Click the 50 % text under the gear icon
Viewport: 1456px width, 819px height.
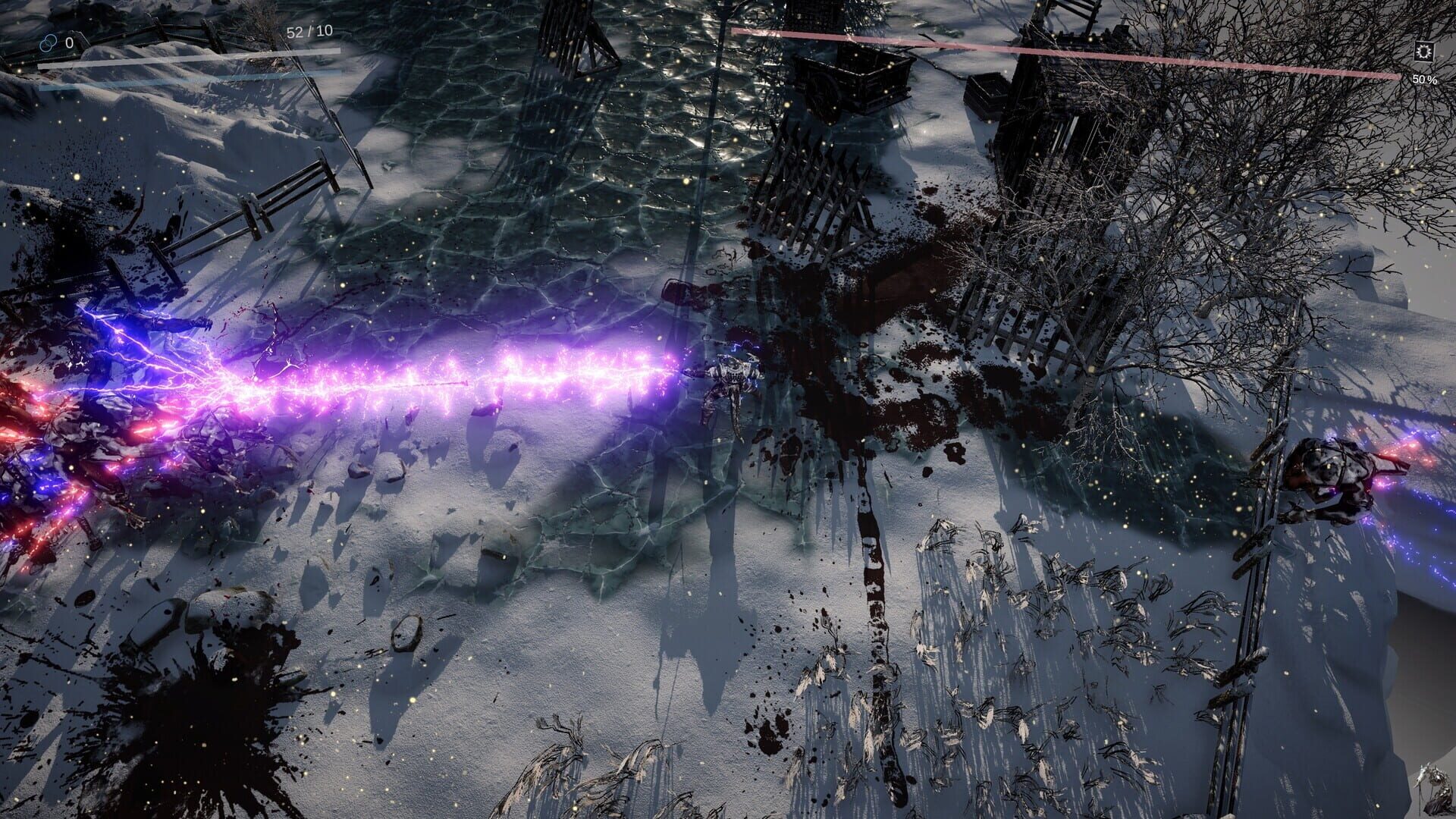click(1426, 80)
